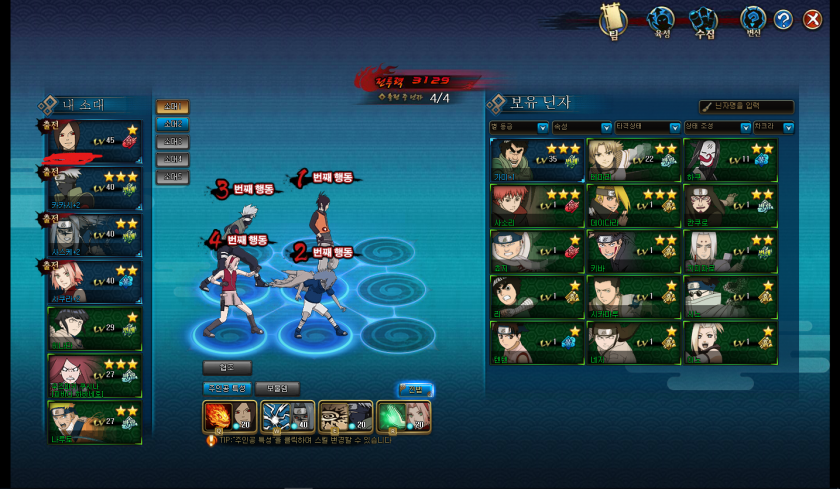
Task: Switch to squad tab 소대1
Action: point(172,107)
